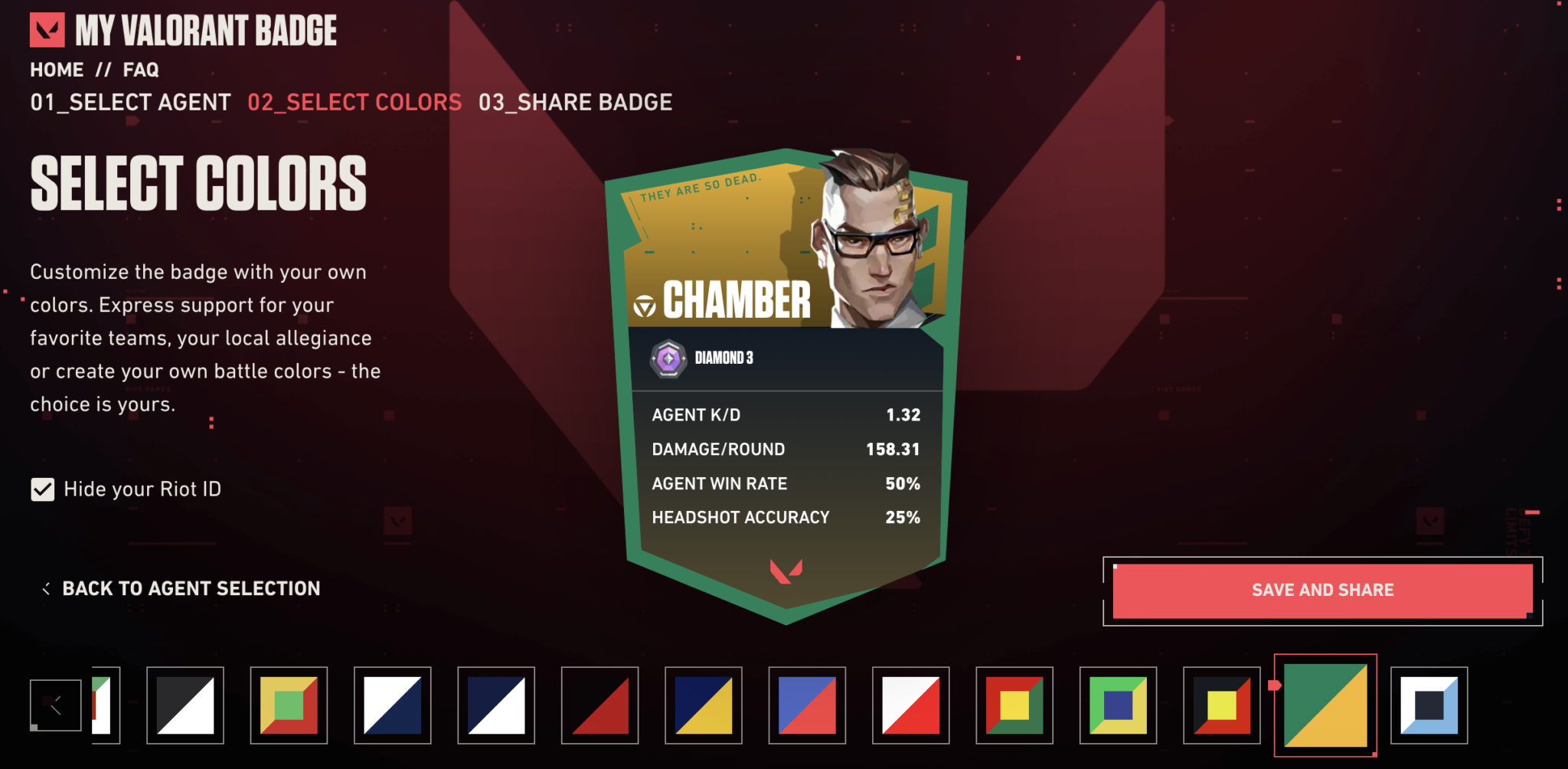Open the Home link
This screenshot has height=769, width=1568.
(57, 70)
